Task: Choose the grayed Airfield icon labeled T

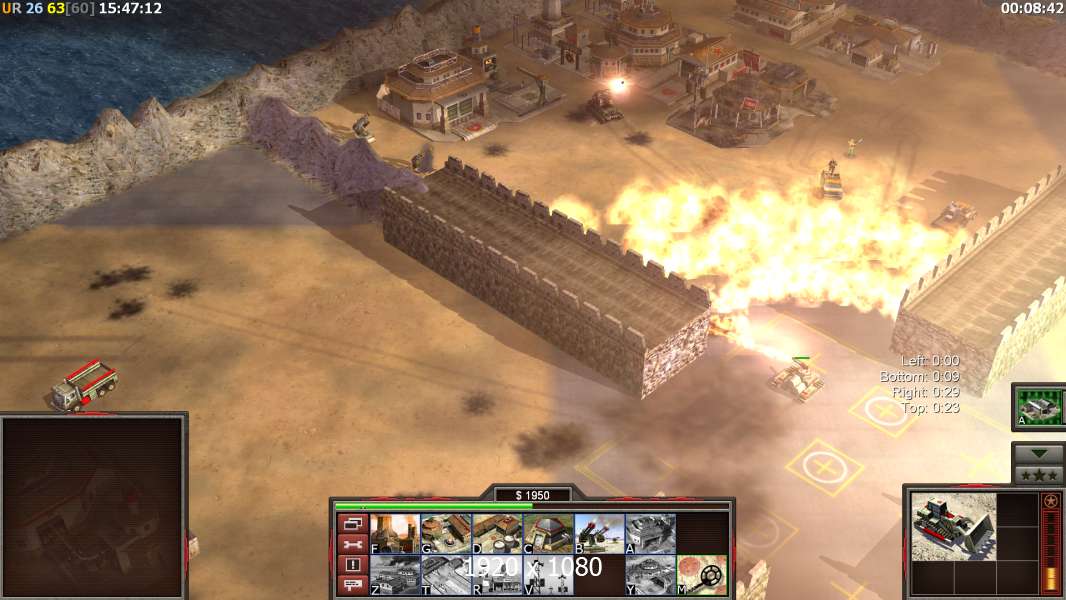Action: point(446,575)
